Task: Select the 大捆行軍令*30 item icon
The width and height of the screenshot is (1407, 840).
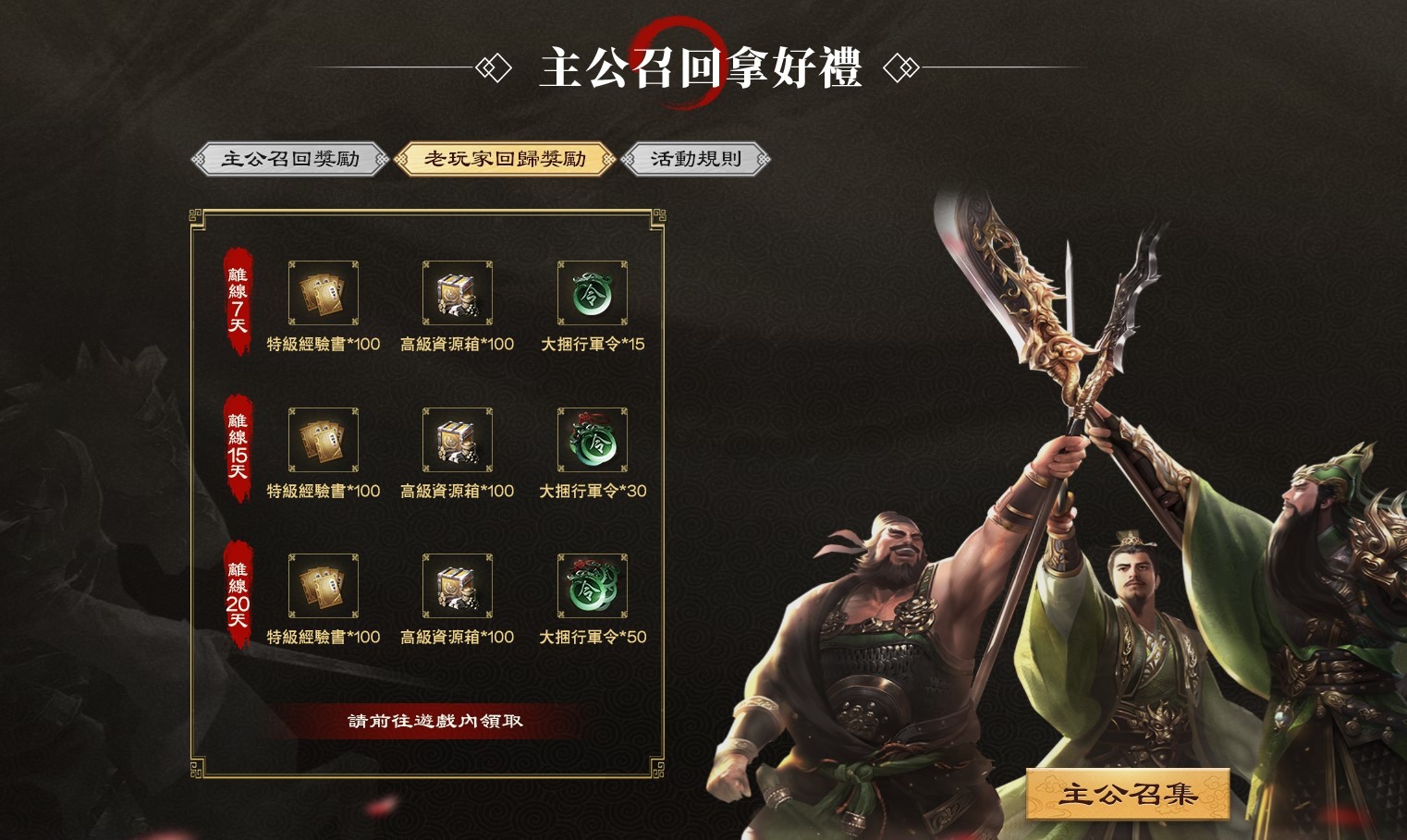Action: [x=592, y=441]
